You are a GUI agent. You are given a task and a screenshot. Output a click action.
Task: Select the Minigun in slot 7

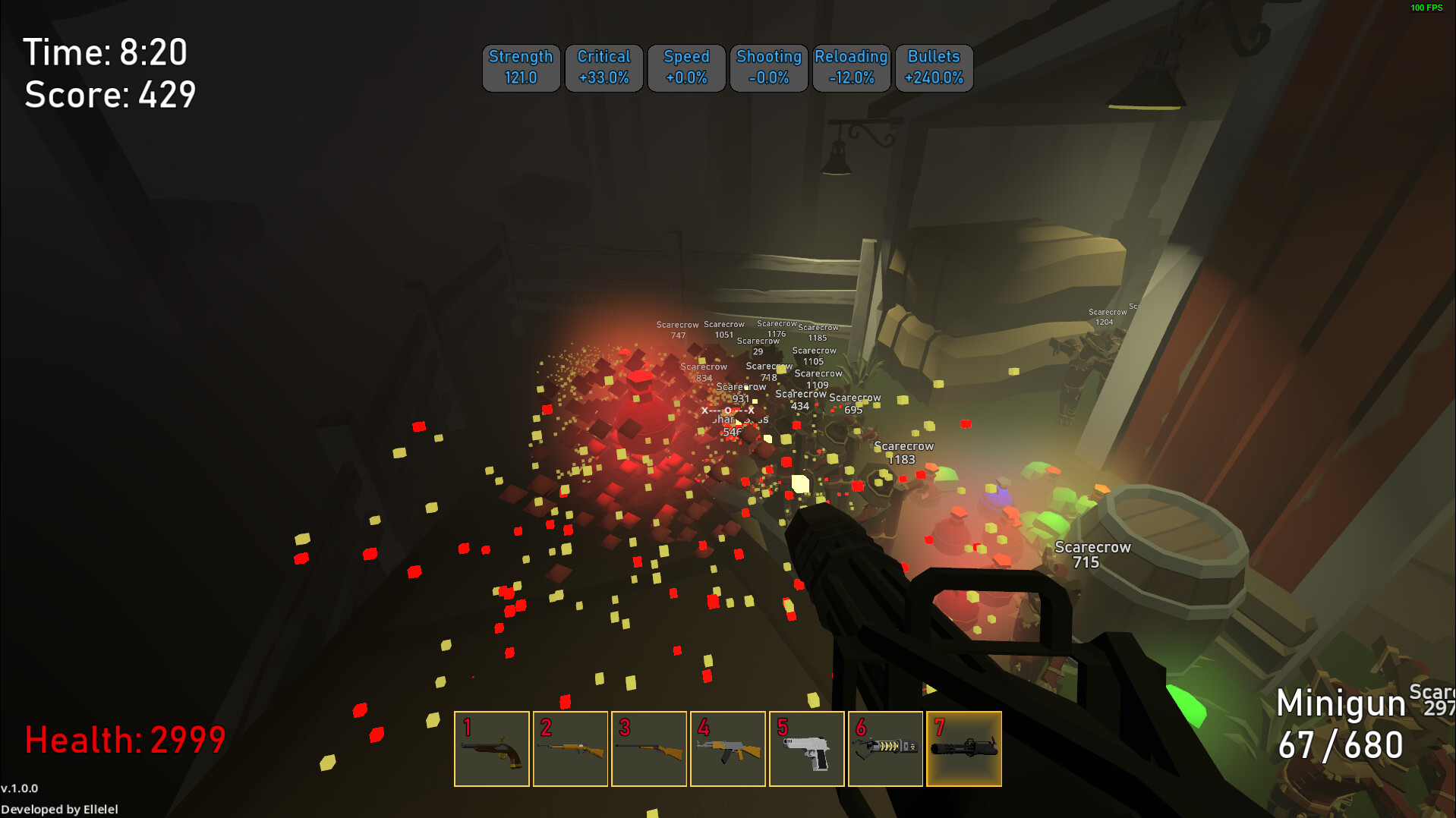tap(964, 749)
